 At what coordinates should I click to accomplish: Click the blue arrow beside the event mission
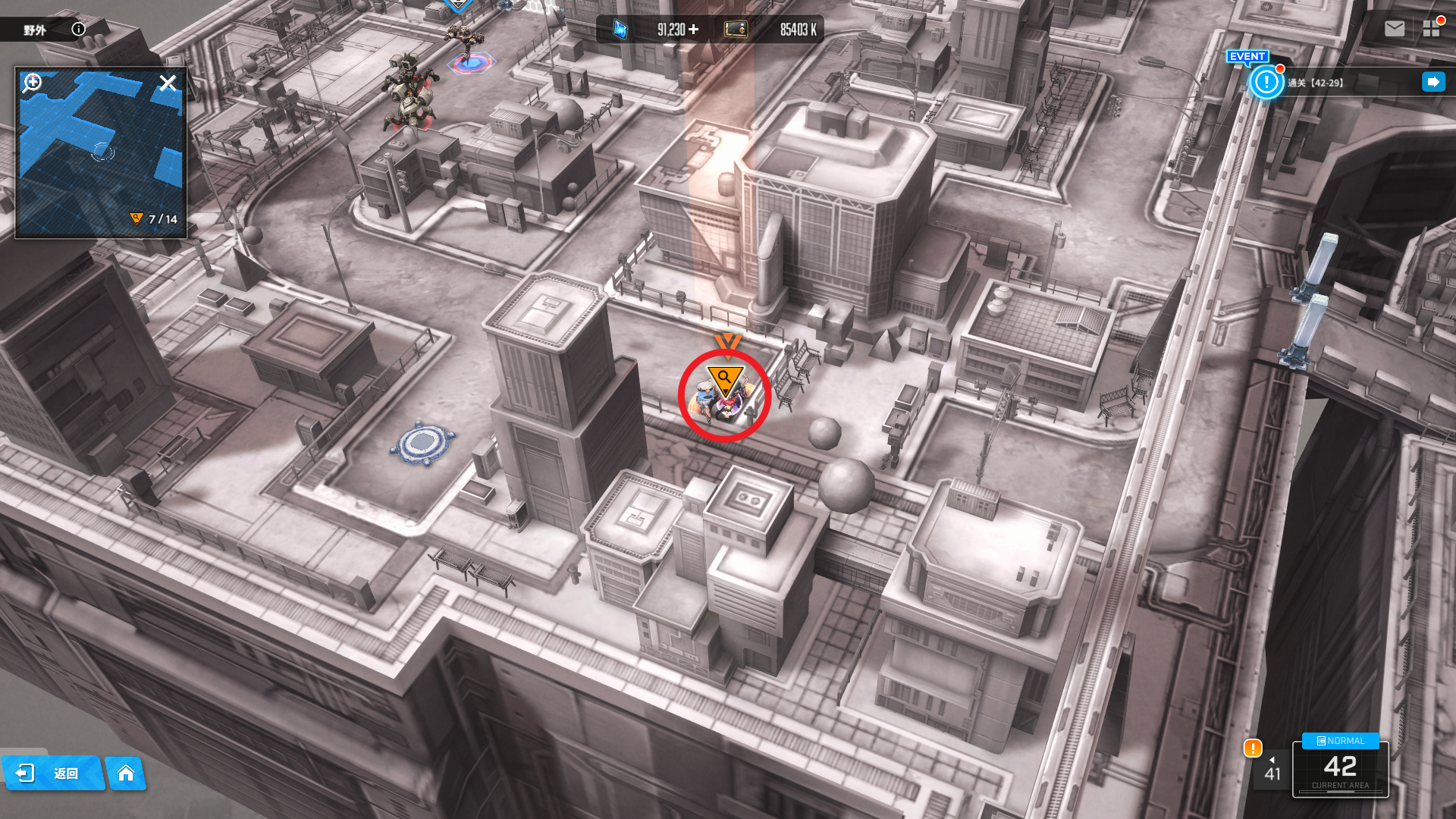pos(1432,82)
